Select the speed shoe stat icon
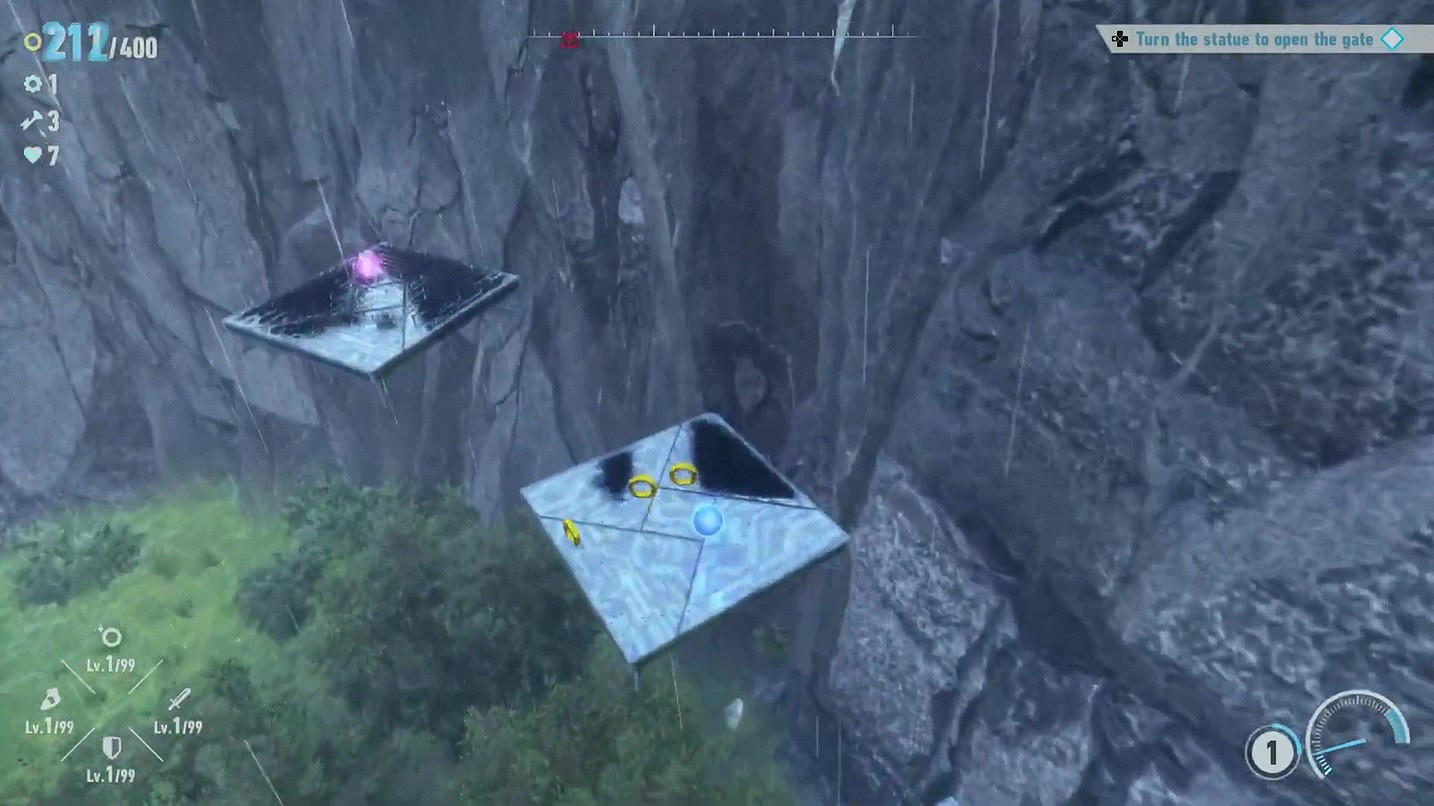This screenshot has height=806, width=1434. tap(50, 697)
